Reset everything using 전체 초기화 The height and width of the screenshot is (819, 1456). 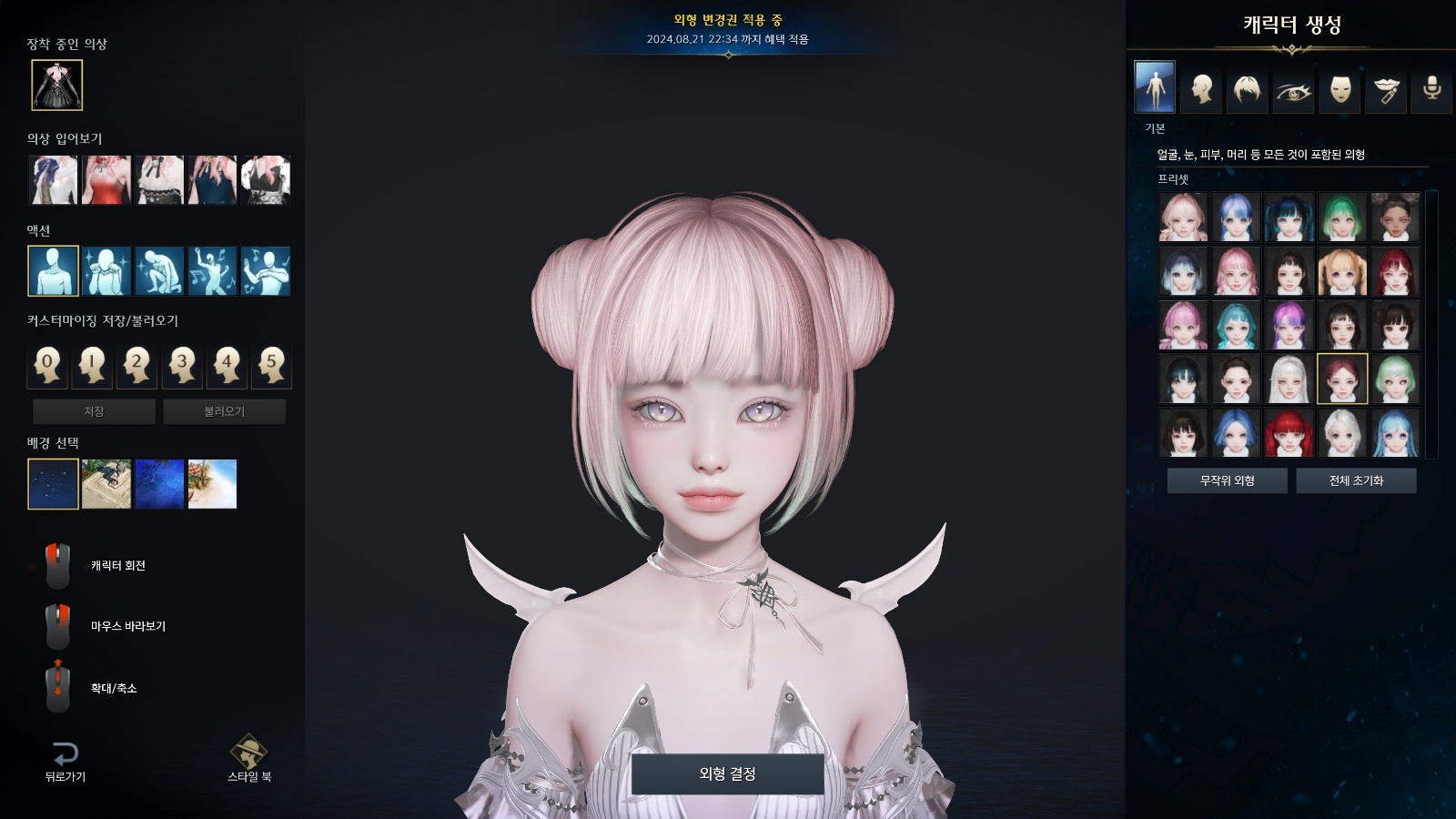[x=1356, y=480]
